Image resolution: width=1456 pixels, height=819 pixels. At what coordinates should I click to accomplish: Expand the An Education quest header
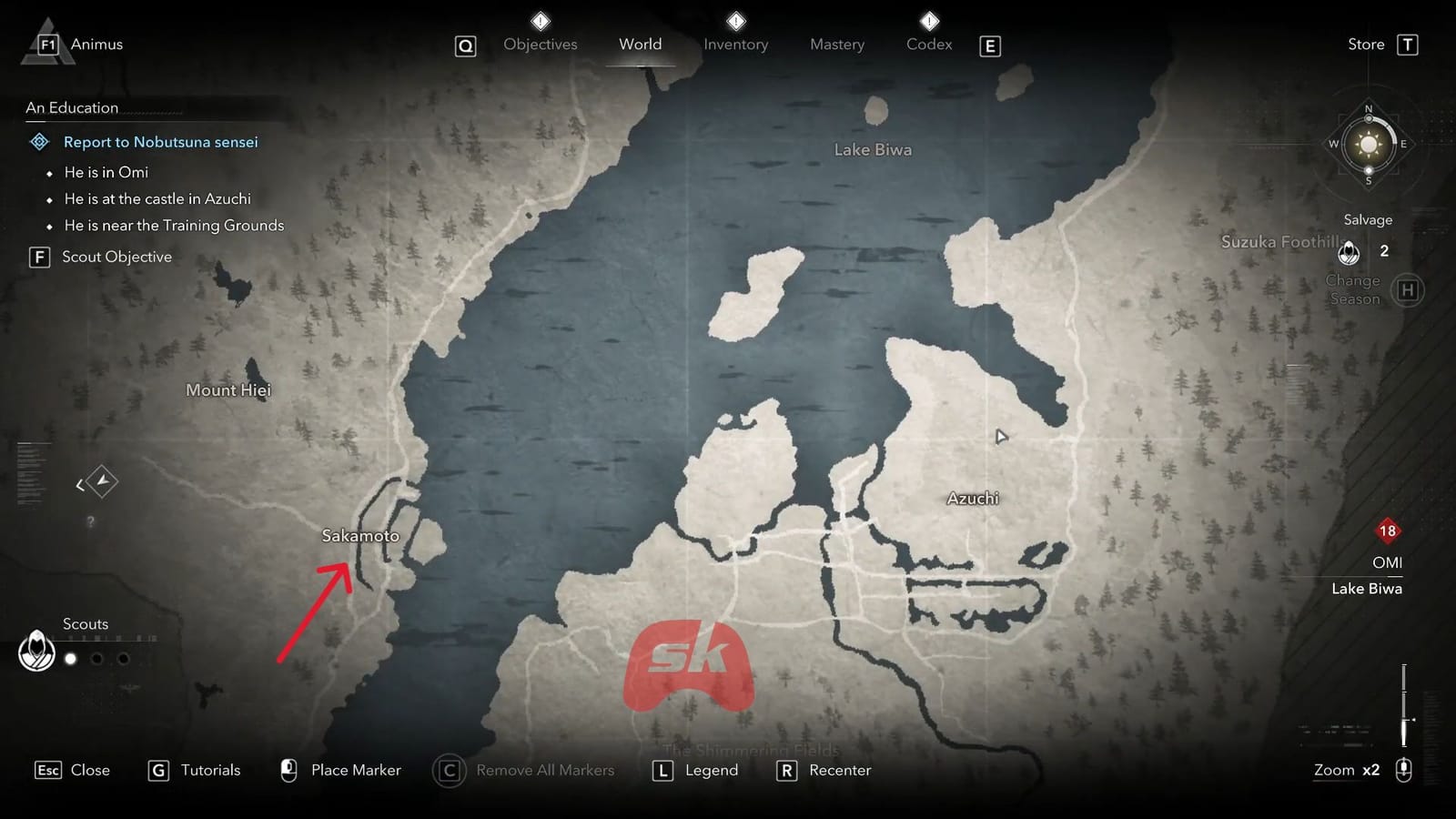pos(71,107)
